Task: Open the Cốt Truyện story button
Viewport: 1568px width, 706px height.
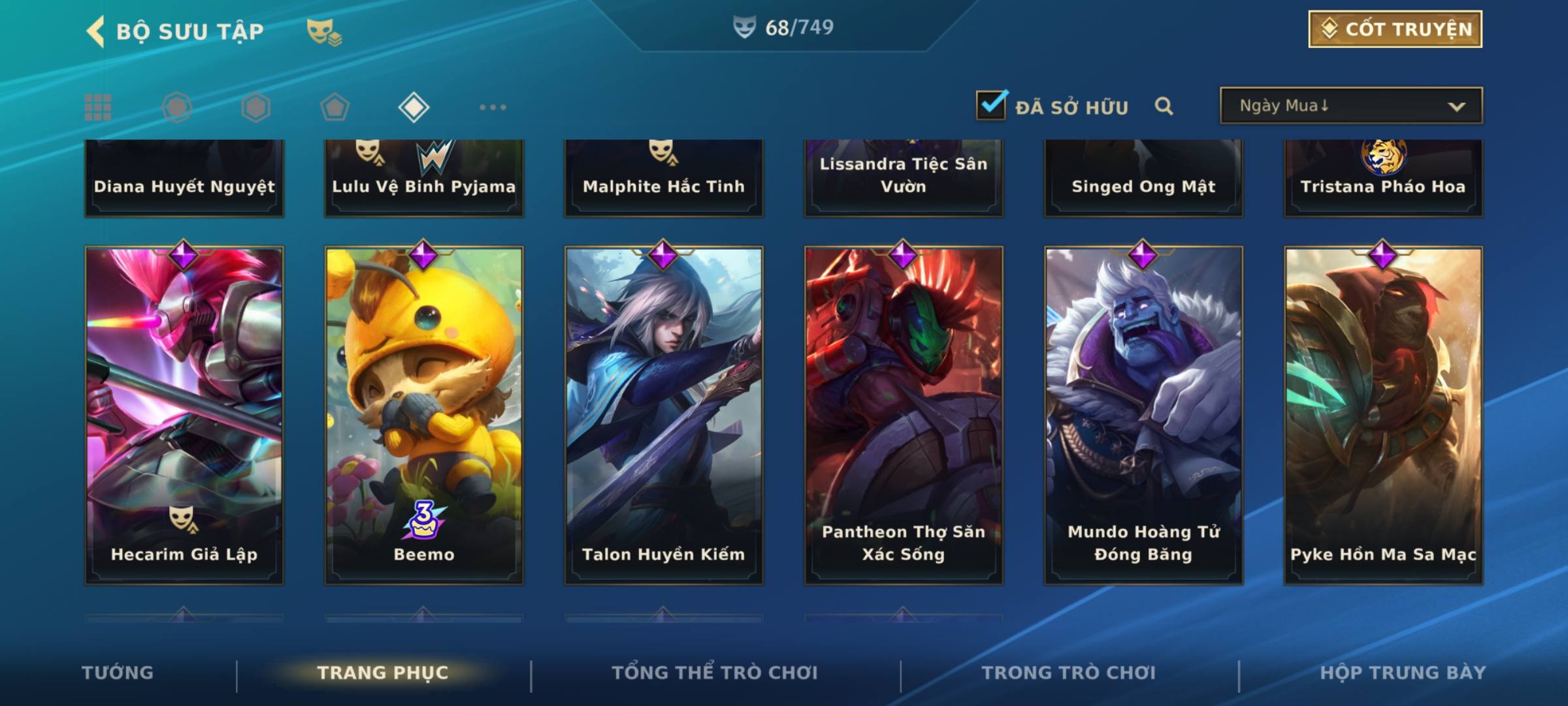Action: click(x=1395, y=29)
